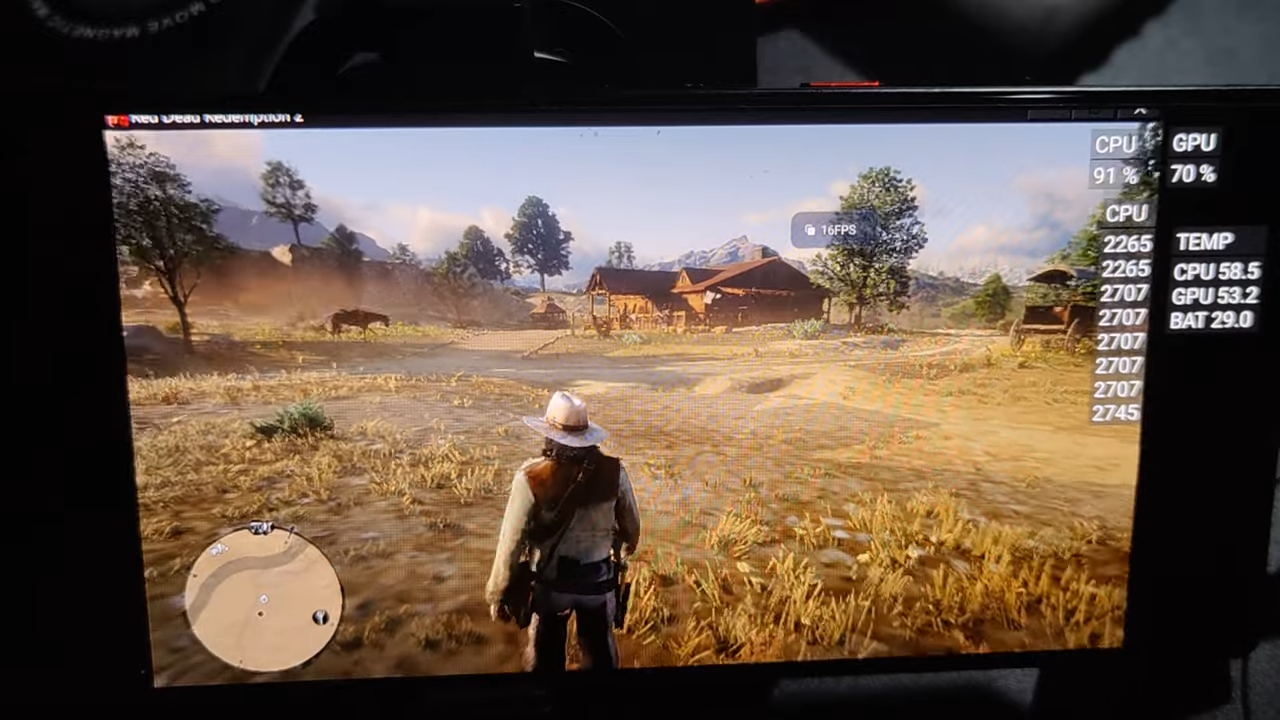Screen dimensions: 1280x720
Task: Tap the 2745 CPU frequency value
Action: 1115,413
